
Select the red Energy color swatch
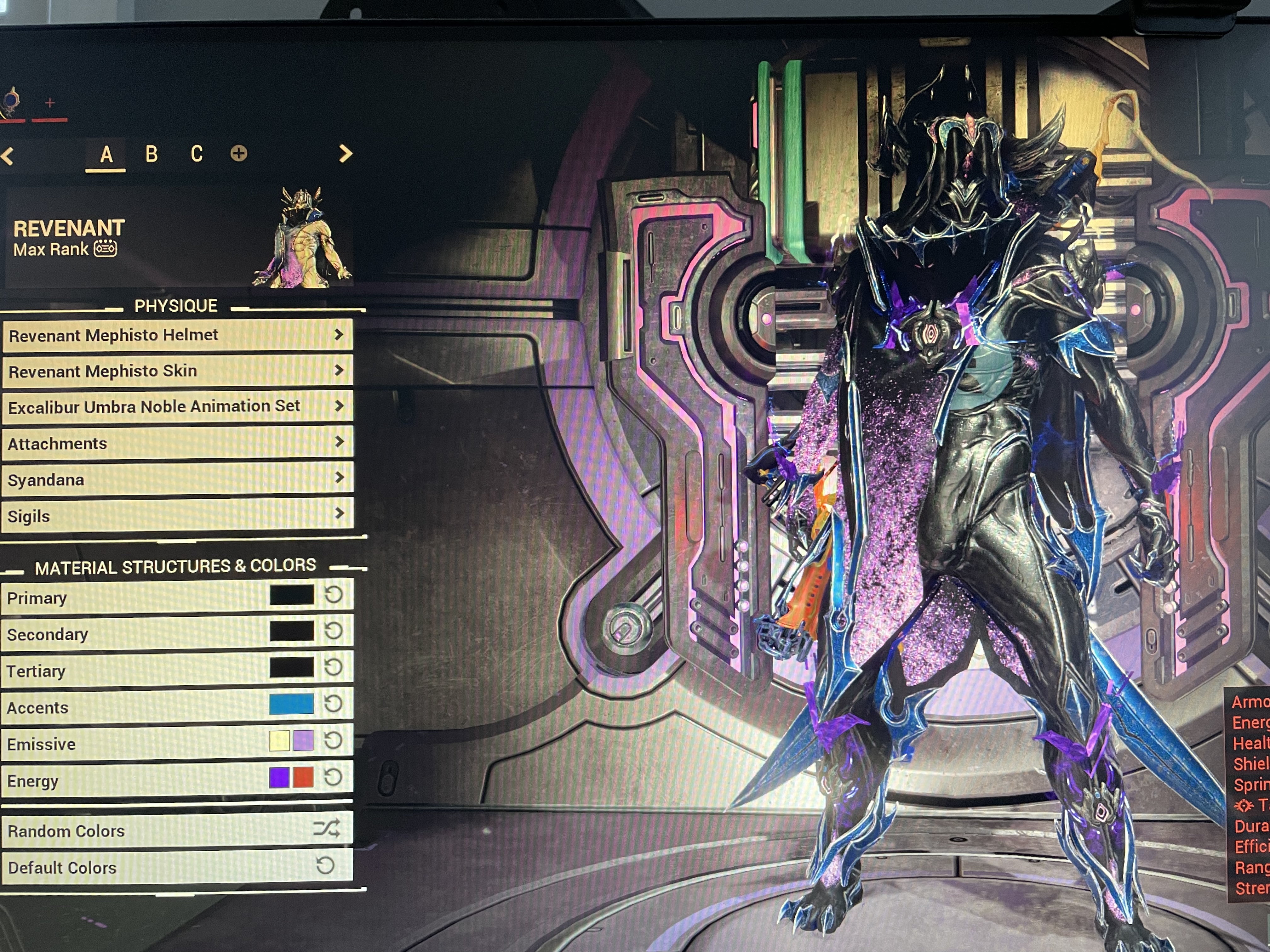pyautogui.click(x=304, y=778)
